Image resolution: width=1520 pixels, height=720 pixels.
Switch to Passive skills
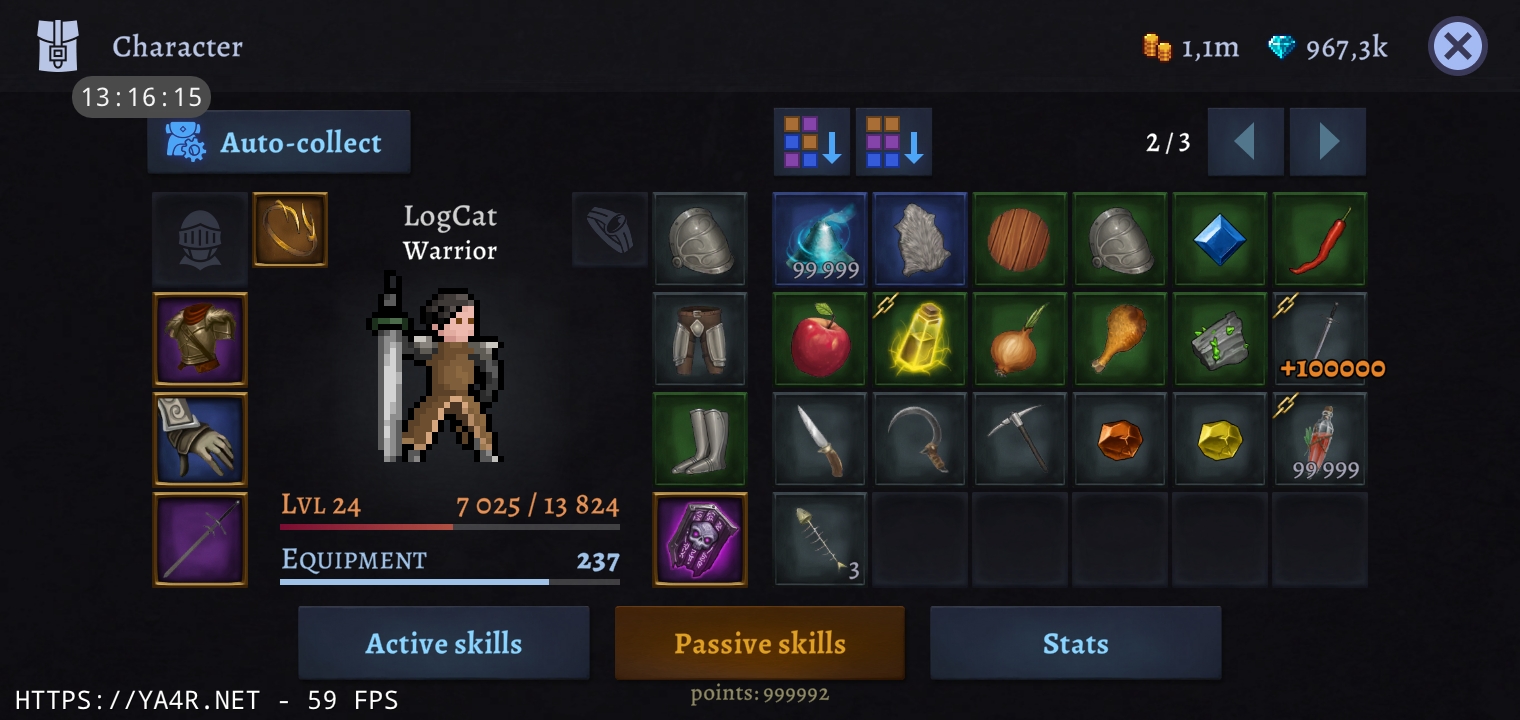click(759, 643)
